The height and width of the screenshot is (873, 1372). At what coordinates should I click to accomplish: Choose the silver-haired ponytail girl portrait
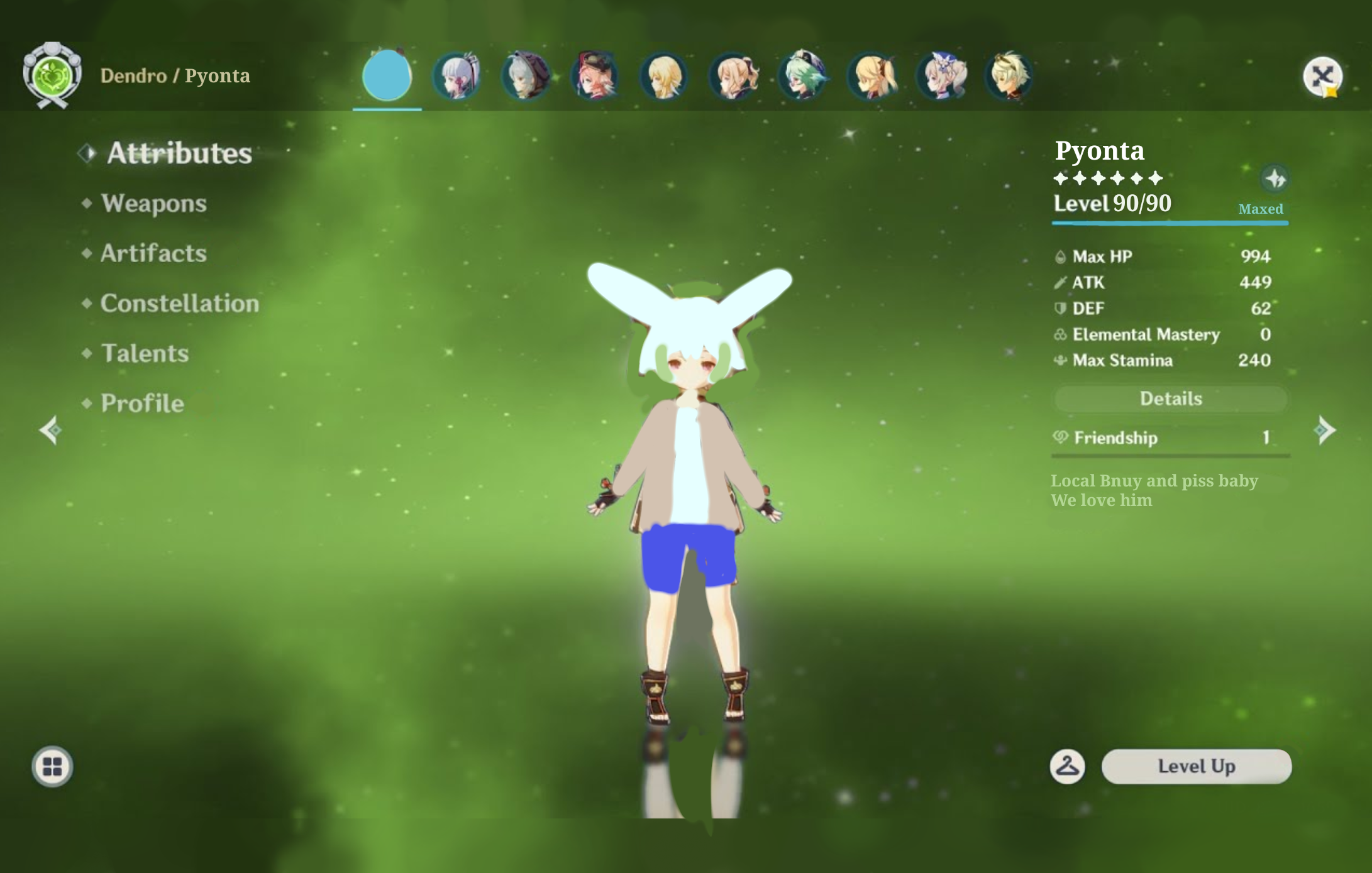click(457, 76)
